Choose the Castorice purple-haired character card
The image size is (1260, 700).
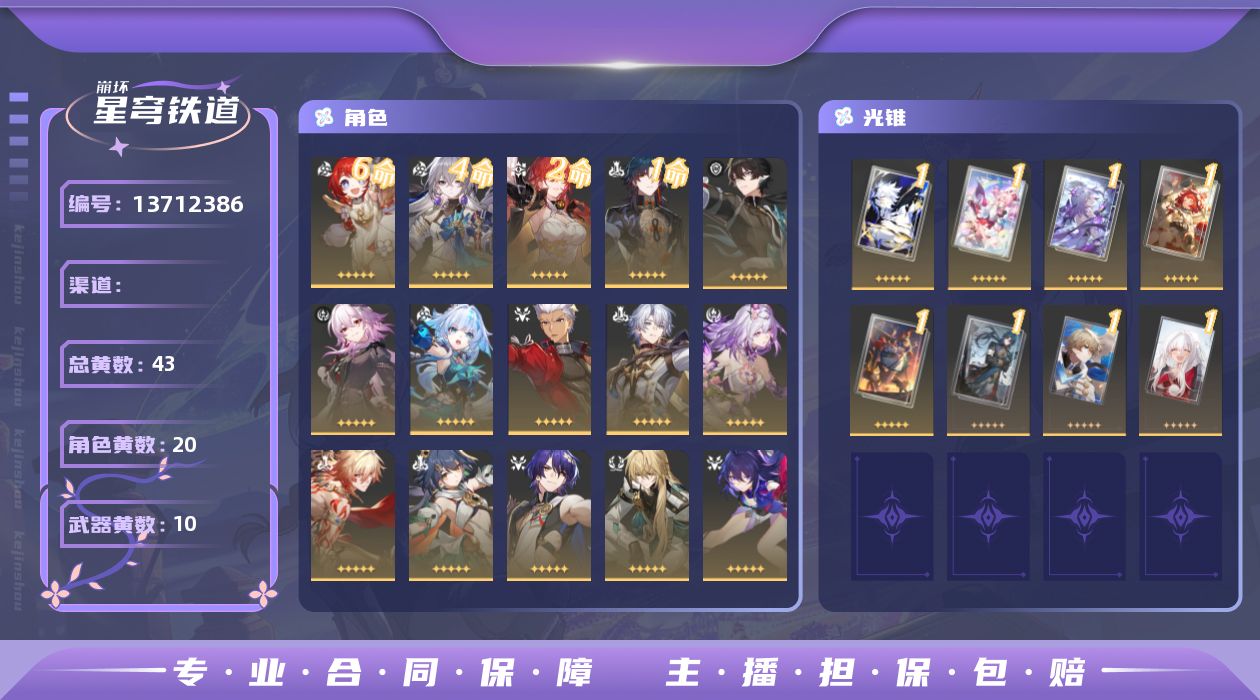[x=744, y=369]
